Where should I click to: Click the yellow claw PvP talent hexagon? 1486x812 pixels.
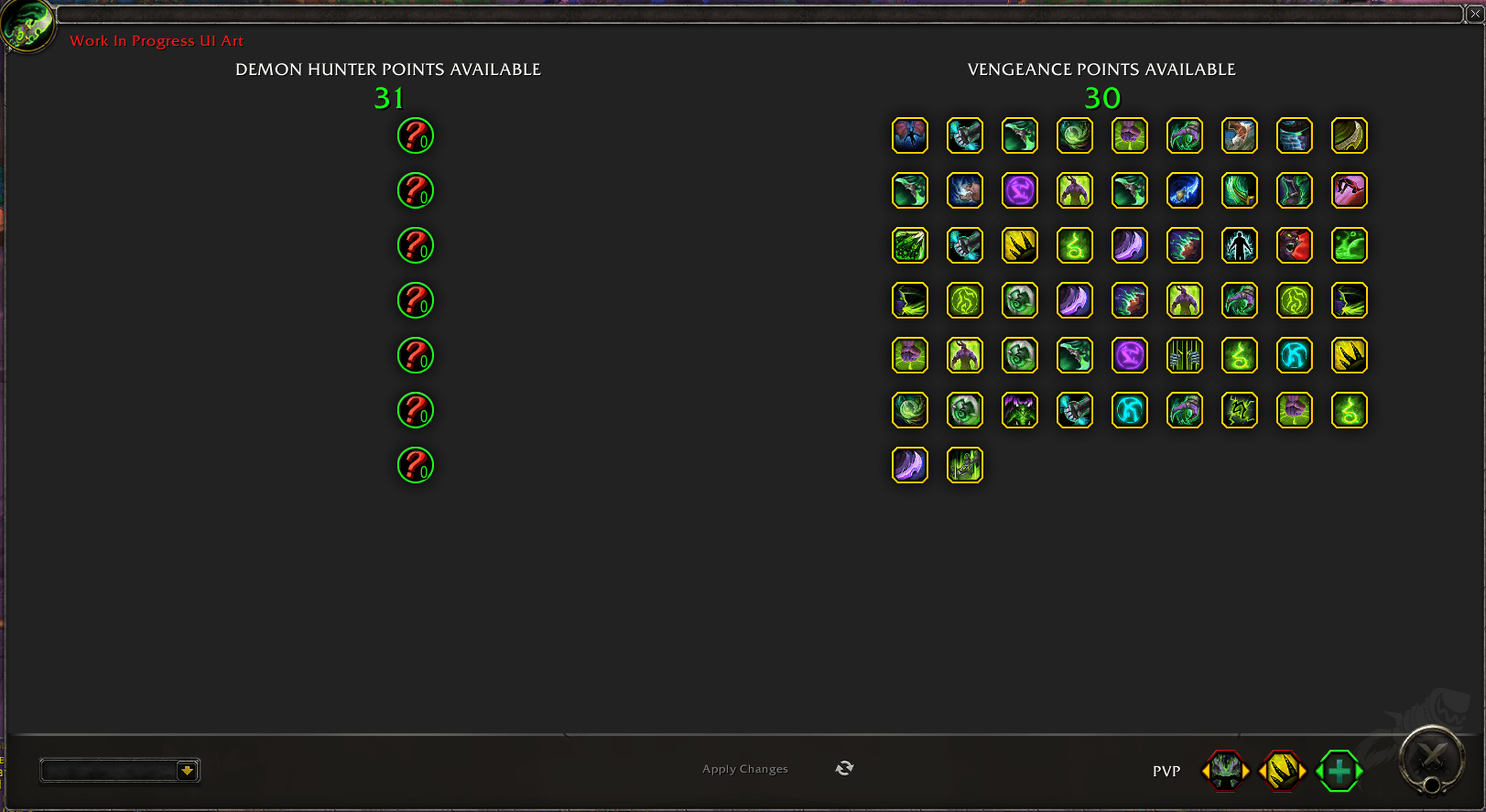1281,771
